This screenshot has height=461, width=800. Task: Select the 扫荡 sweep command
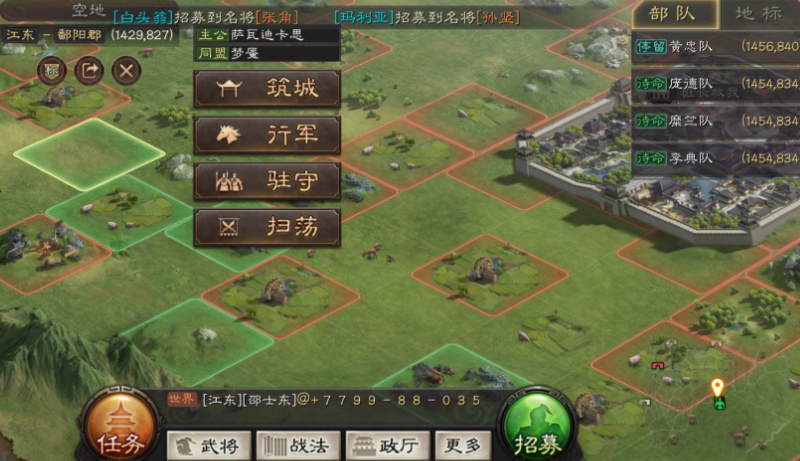(267, 227)
